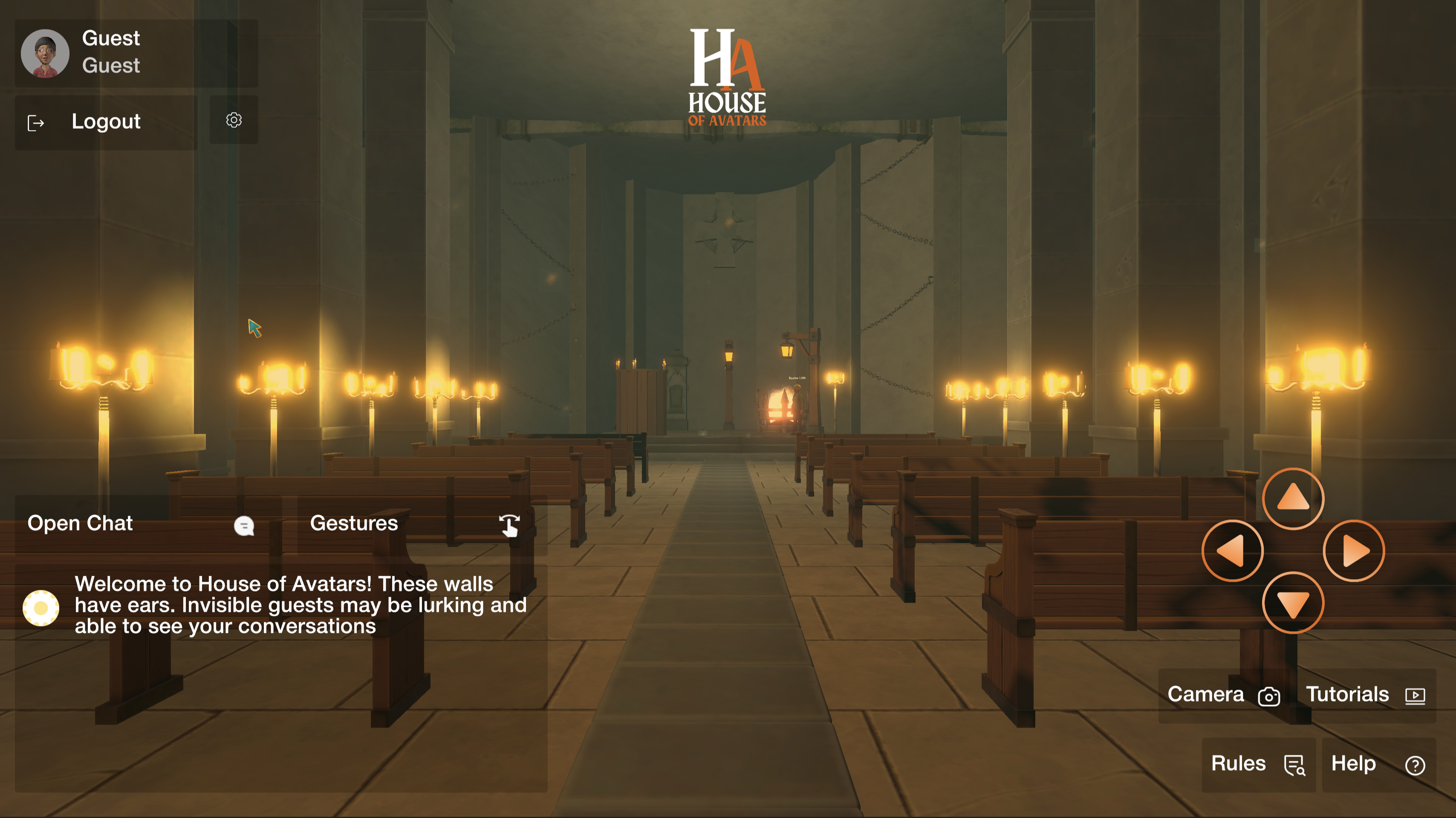Click the camera icon next to Camera

pos(1269,696)
